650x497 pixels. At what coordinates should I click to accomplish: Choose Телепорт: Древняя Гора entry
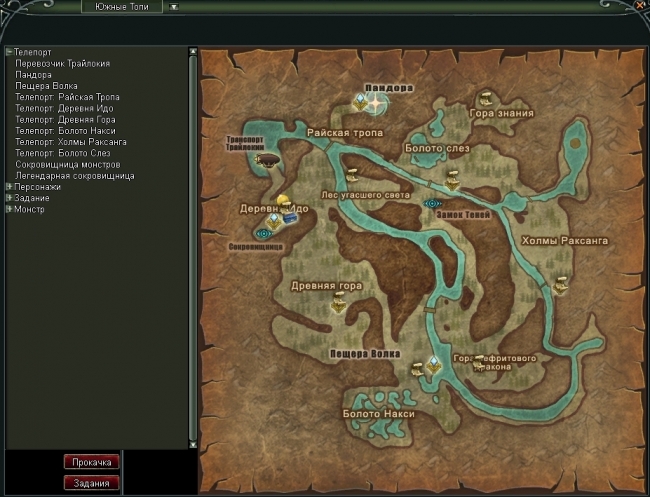point(66,120)
